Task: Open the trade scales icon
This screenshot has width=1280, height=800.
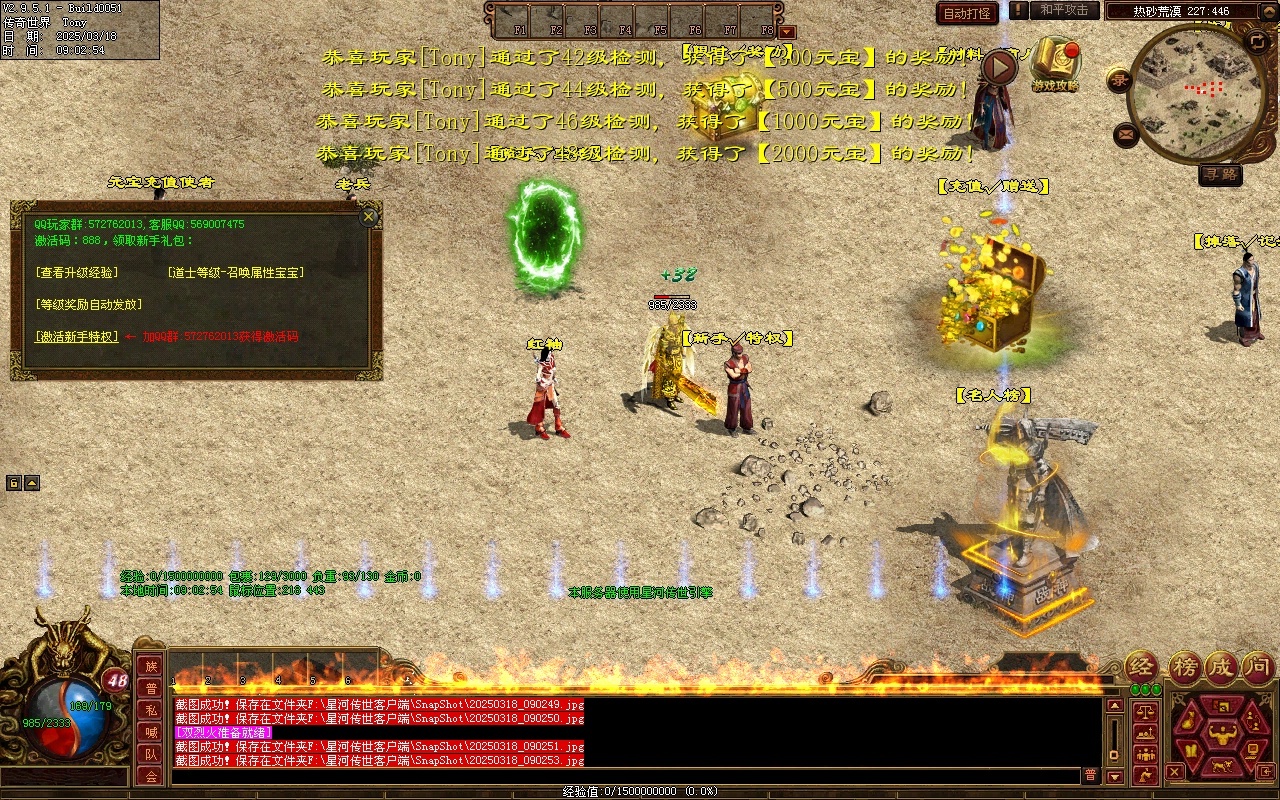Action: (x=1146, y=713)
